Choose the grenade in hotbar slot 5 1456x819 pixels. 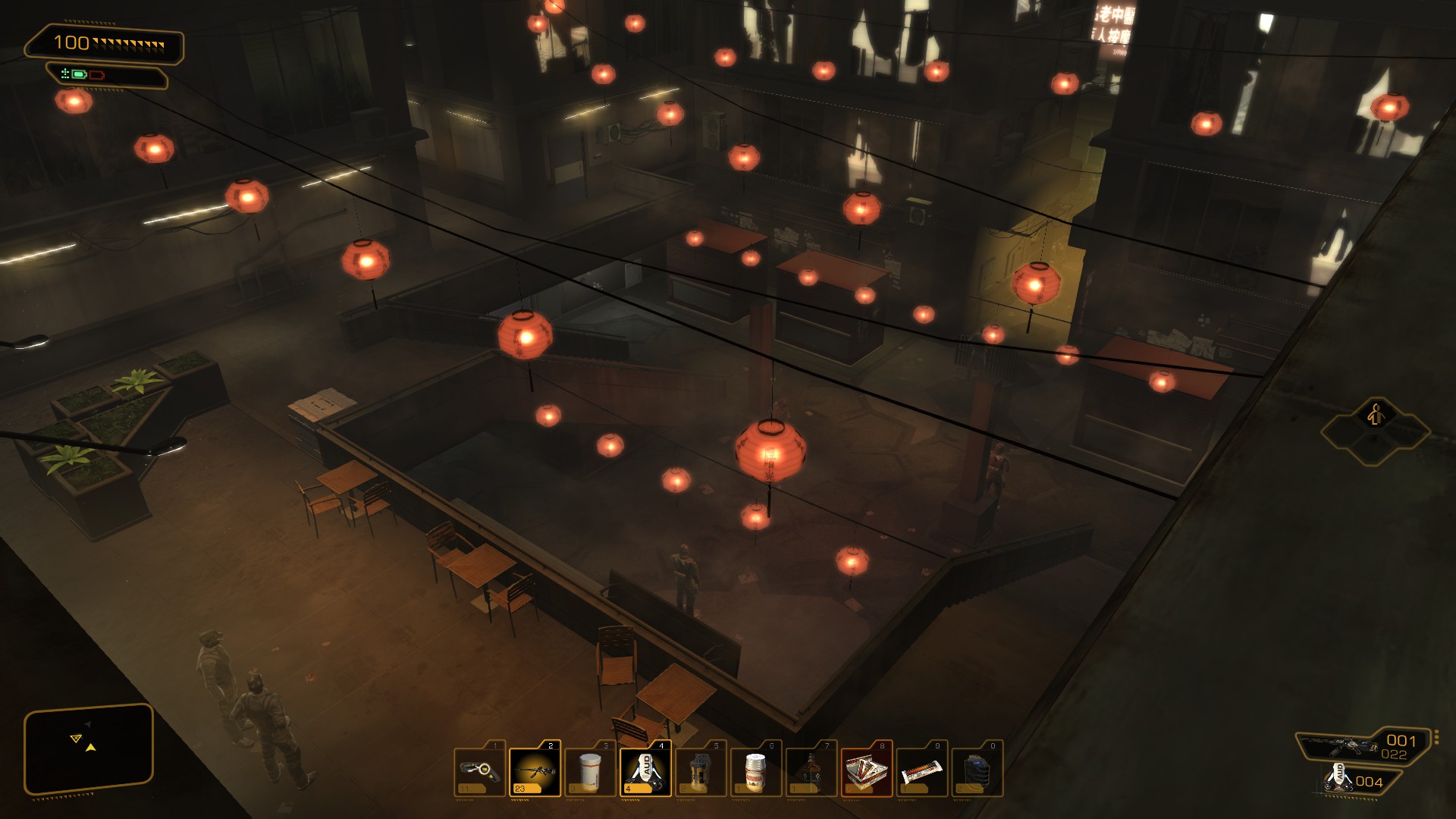point(701,770)
